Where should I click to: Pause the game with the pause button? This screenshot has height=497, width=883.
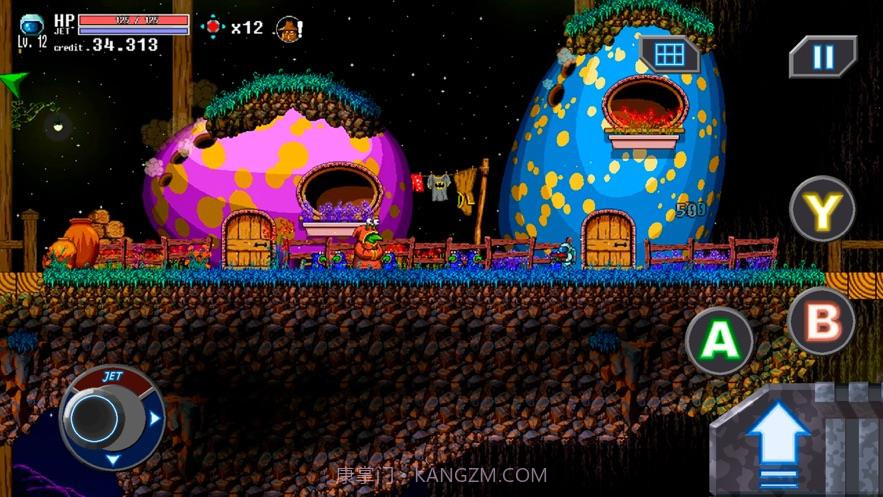point(823,57)
